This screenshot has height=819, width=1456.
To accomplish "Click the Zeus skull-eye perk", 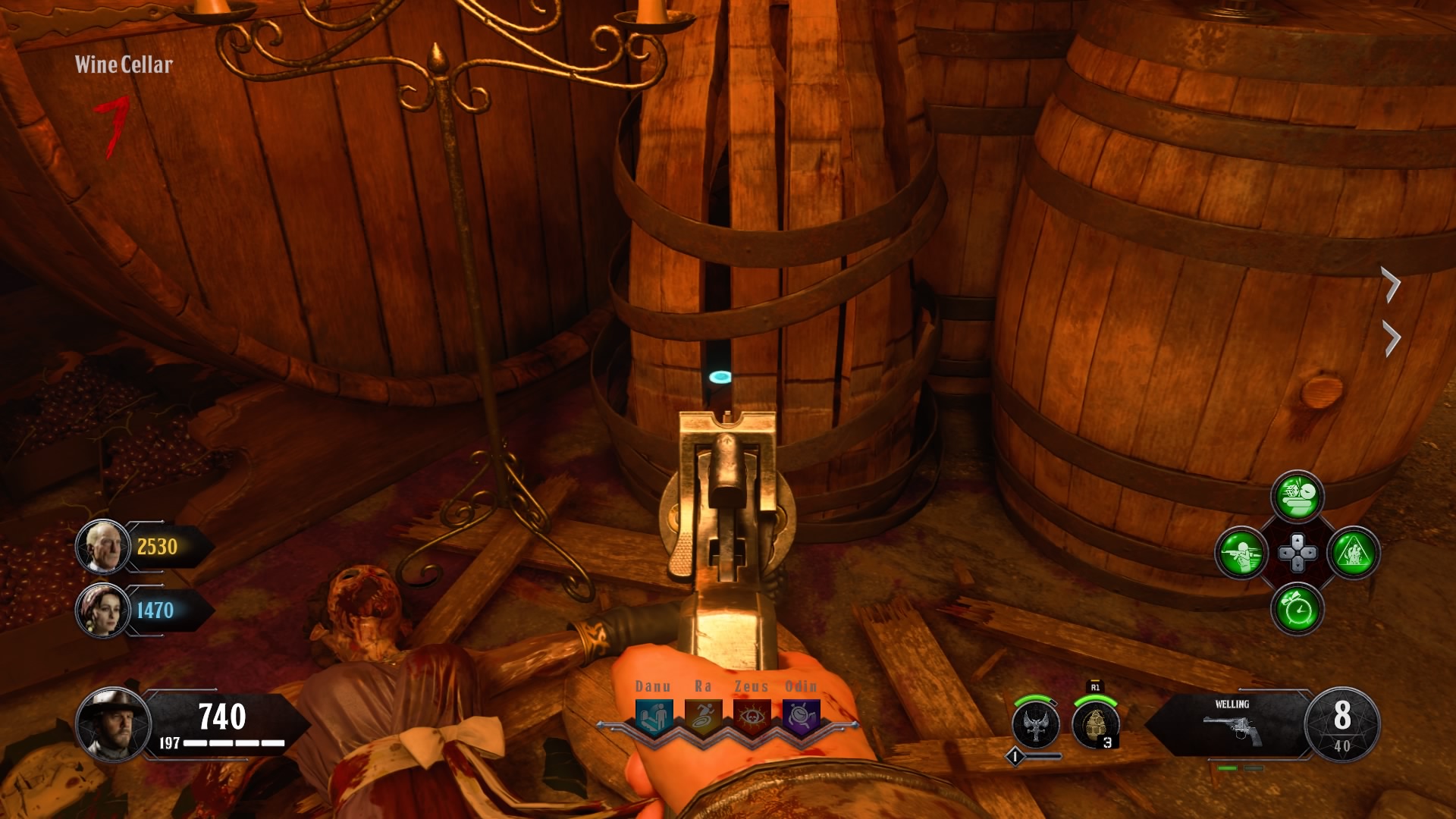I will coord(752,715).
